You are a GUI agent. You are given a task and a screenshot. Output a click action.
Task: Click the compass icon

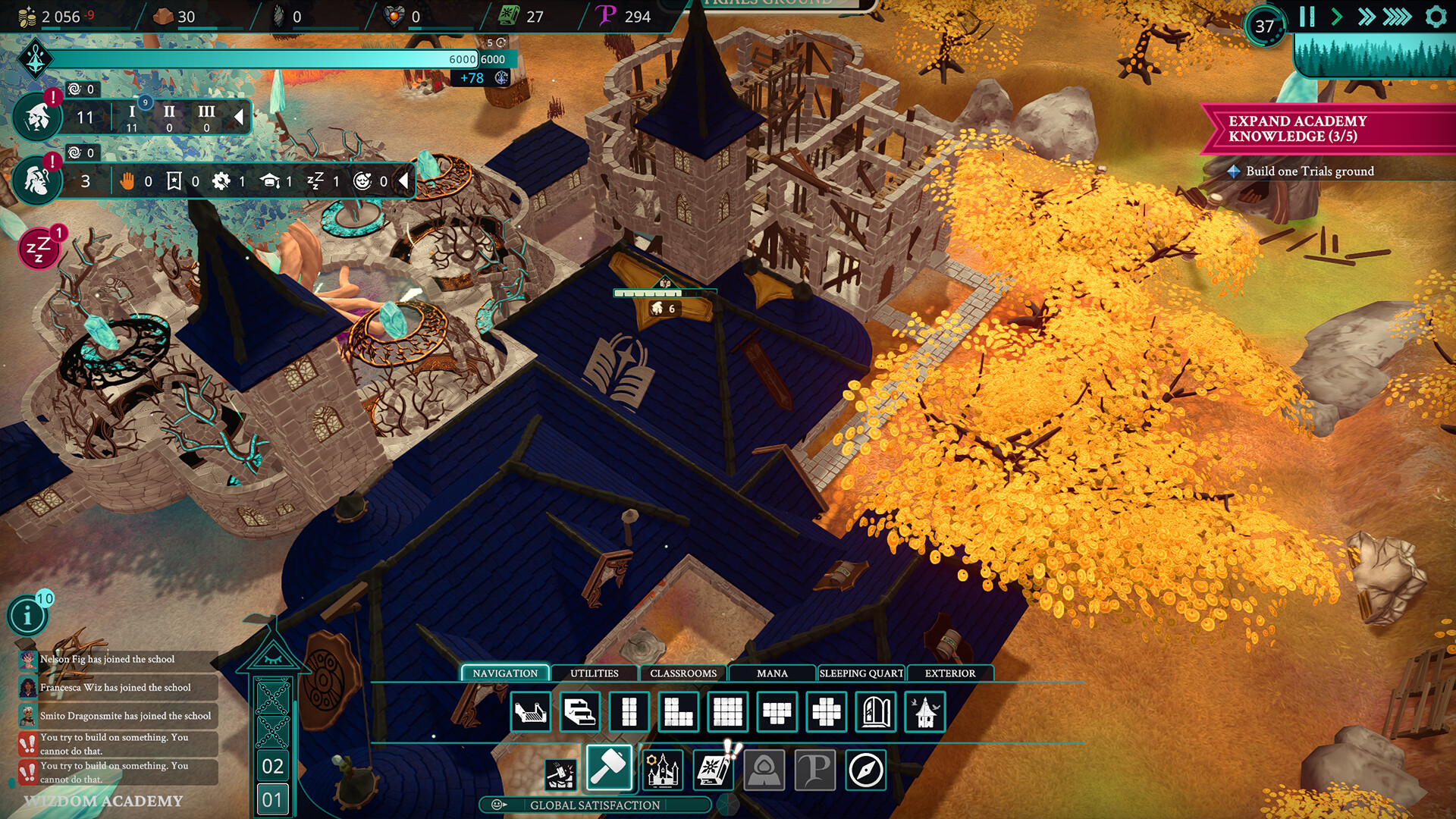click(866, 770)
